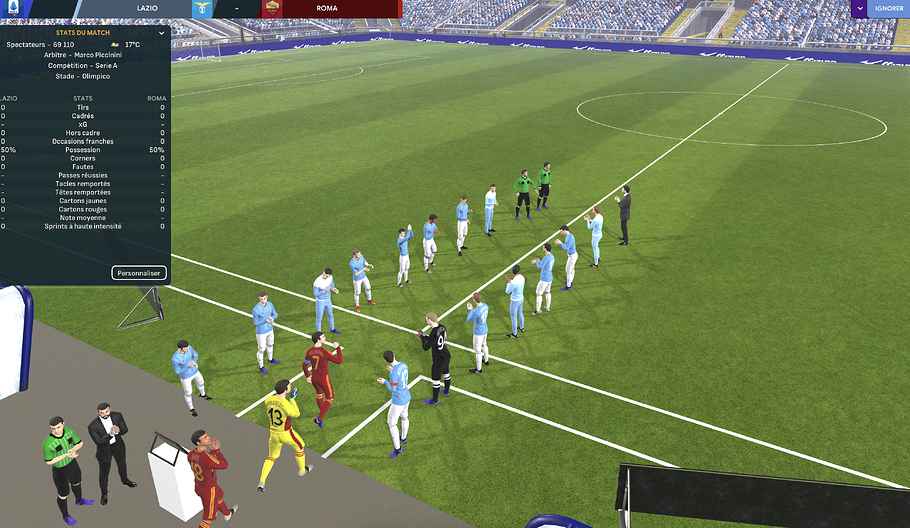
Task: Open Personnaliser for match stats
Action: pos(139,272)
